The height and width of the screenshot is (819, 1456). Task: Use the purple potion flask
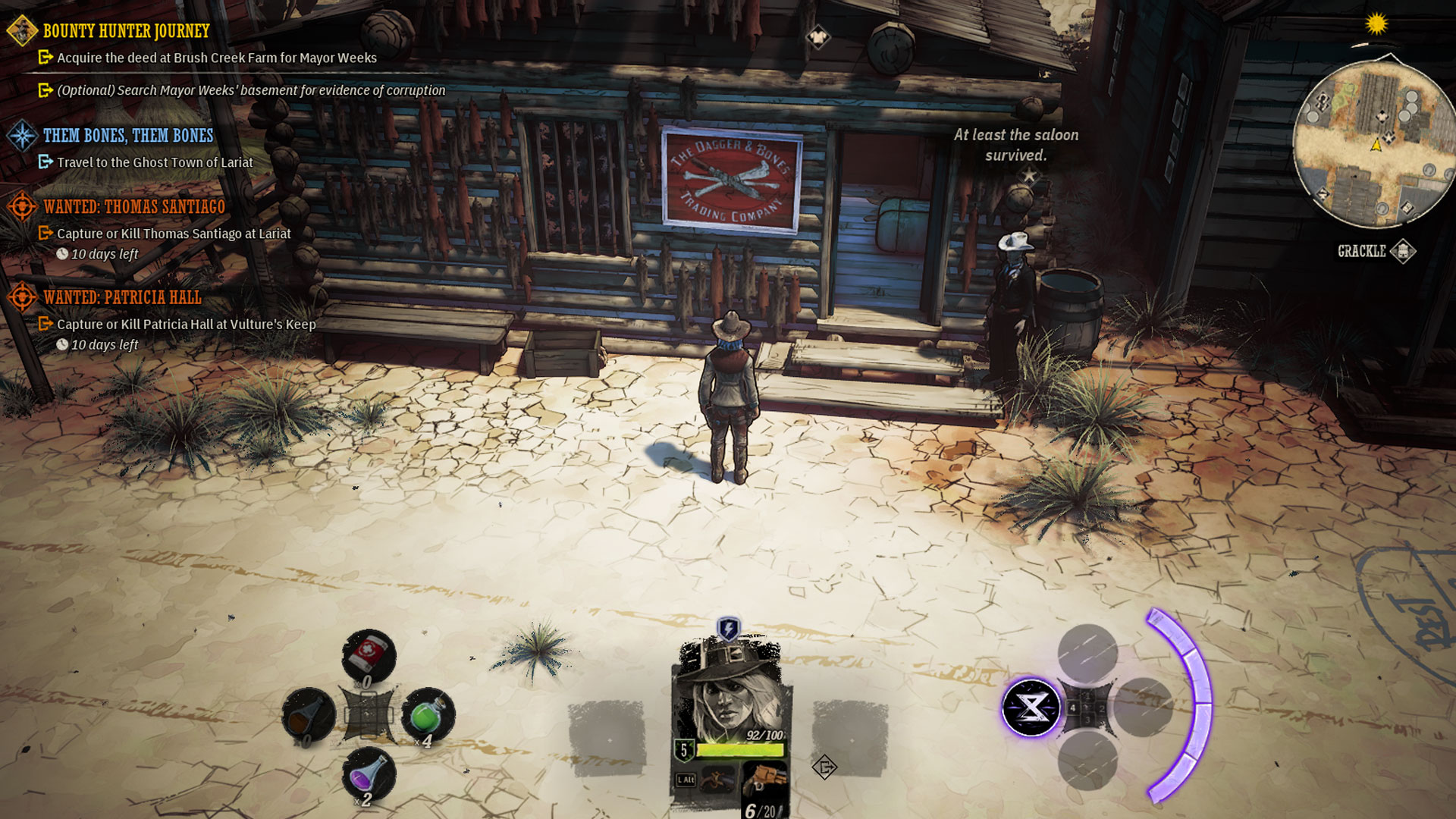[x=369, y=775]
